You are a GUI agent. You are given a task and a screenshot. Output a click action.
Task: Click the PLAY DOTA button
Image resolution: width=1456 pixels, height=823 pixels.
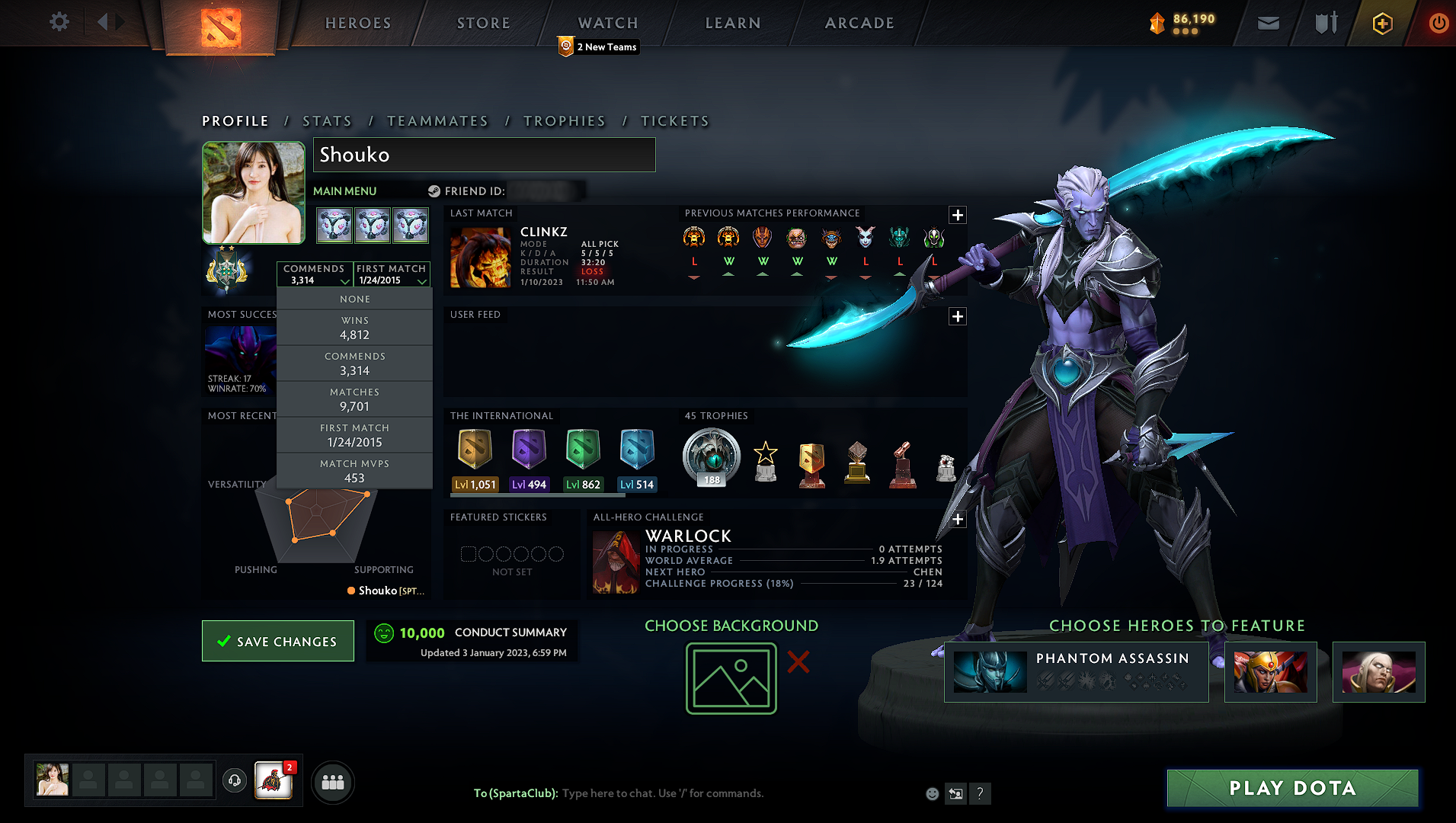[1291, 788]
